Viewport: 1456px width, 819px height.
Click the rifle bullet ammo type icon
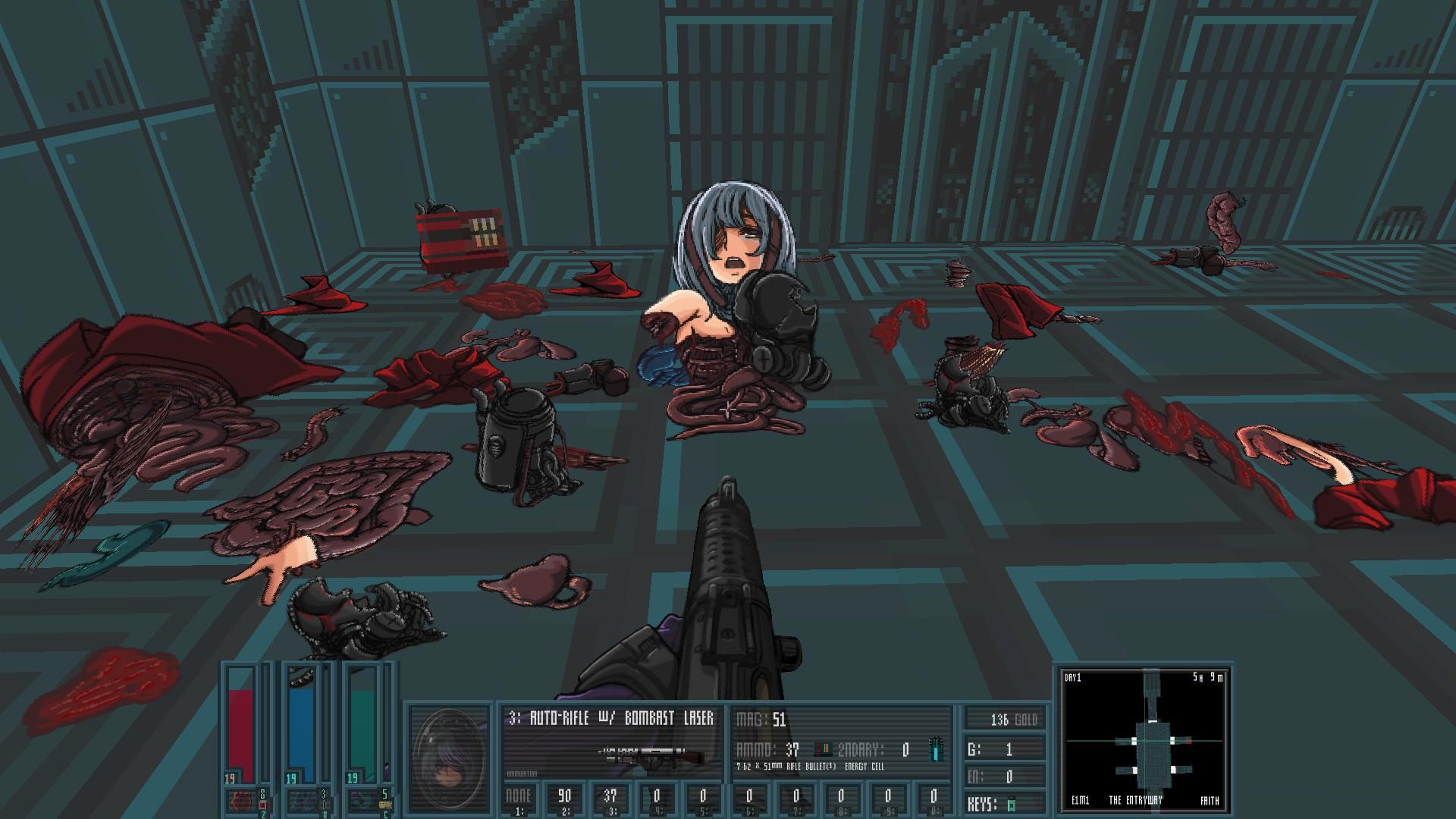(821, 750)
